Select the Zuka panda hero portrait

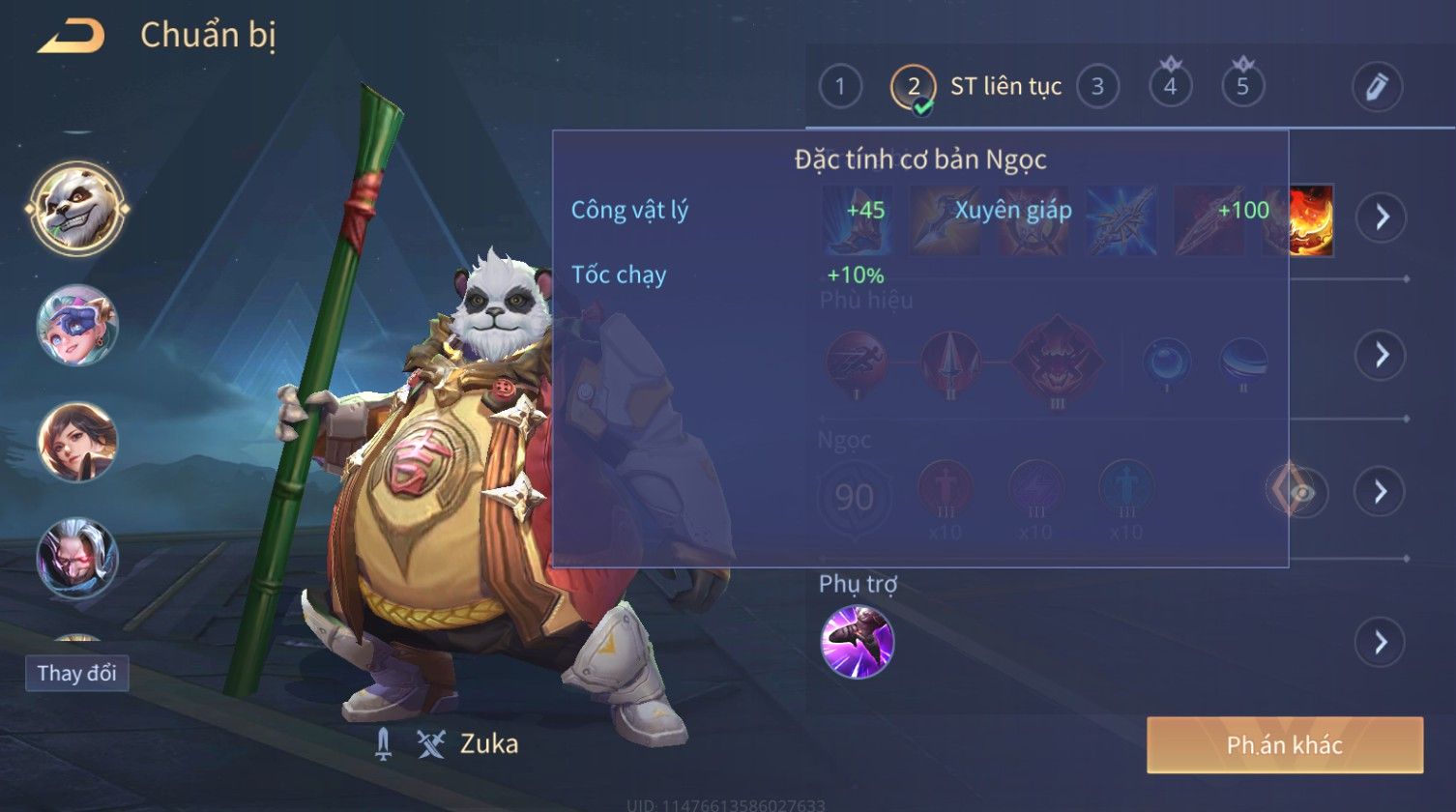[77, 207]
